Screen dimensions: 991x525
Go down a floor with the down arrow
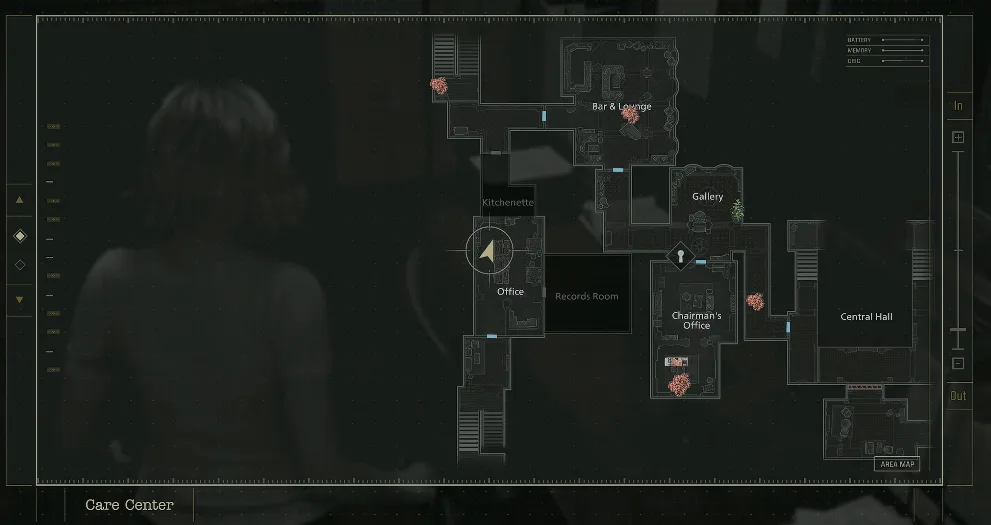(20, 299)
